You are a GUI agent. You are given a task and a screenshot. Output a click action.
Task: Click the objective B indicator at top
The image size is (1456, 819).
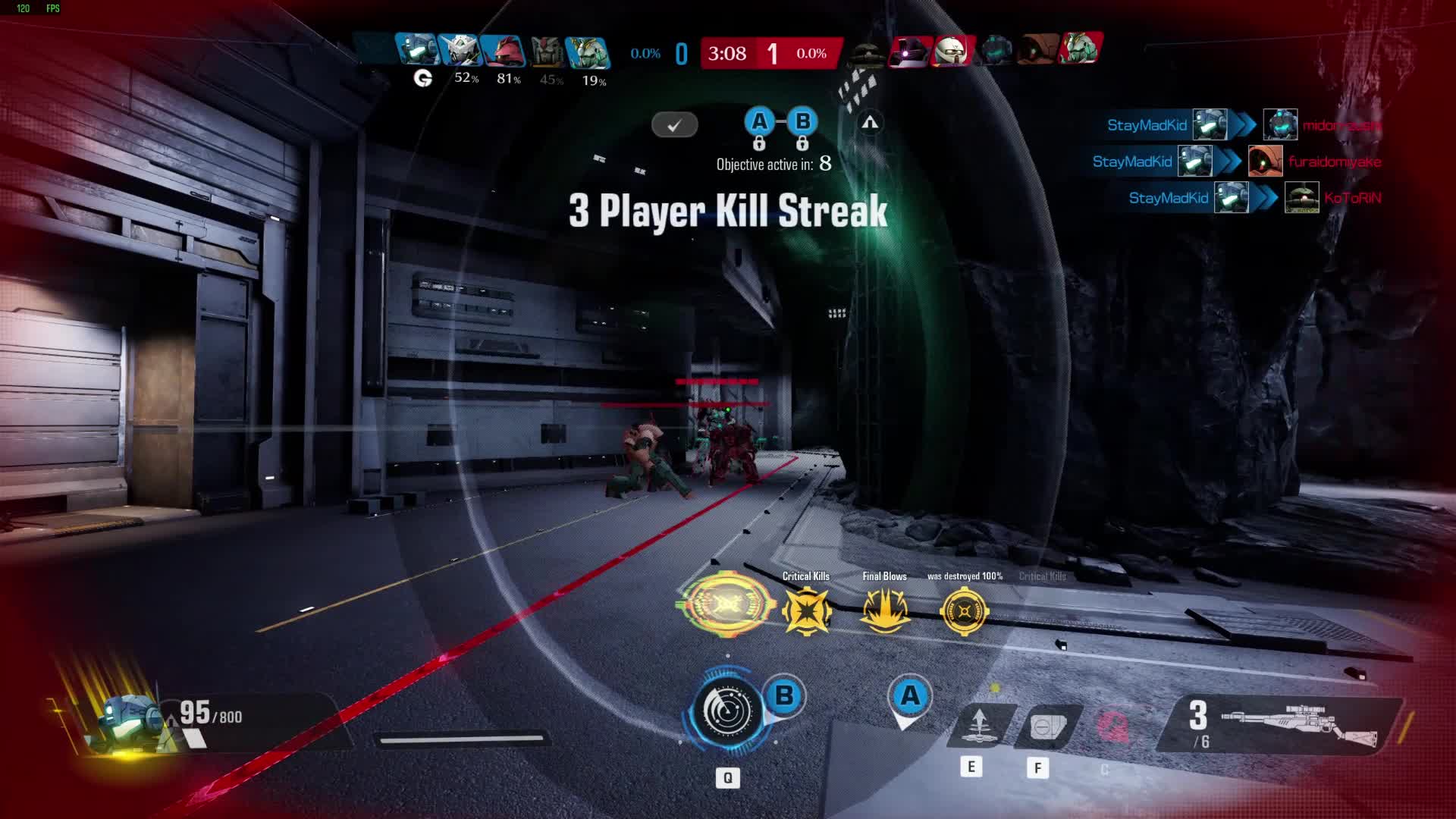(802, 121)
